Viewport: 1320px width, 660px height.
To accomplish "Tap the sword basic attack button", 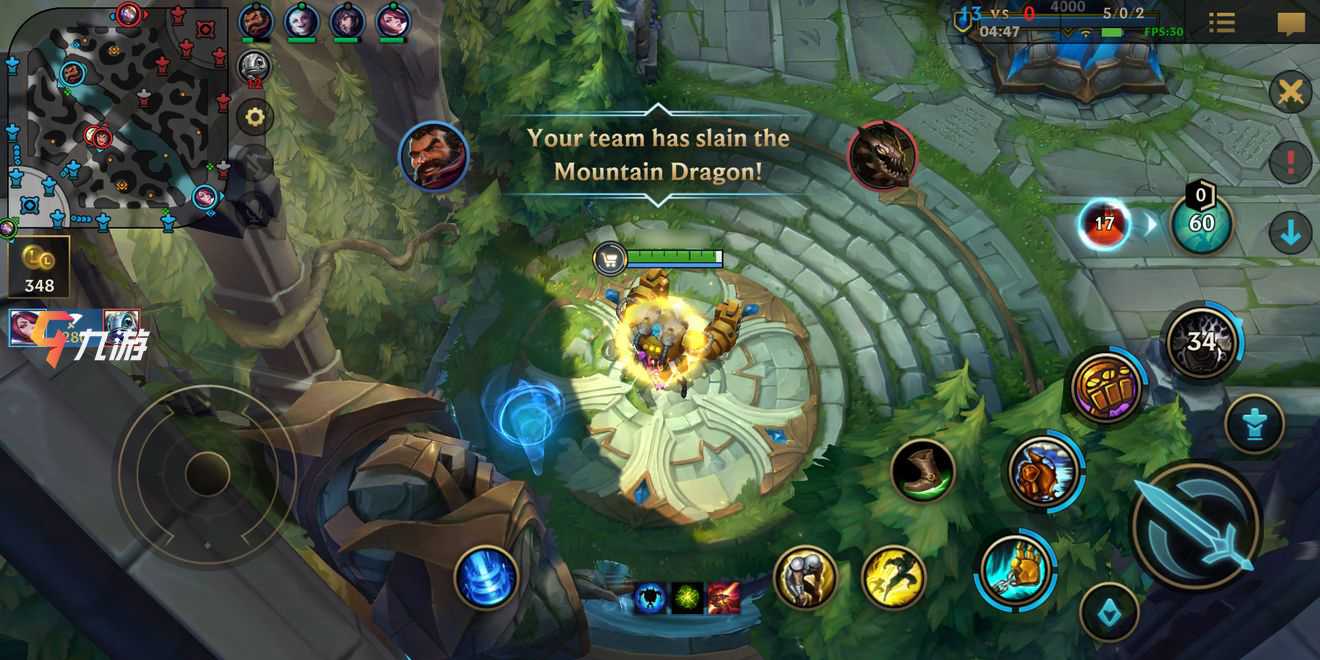I will click(x=1196, y=526).
